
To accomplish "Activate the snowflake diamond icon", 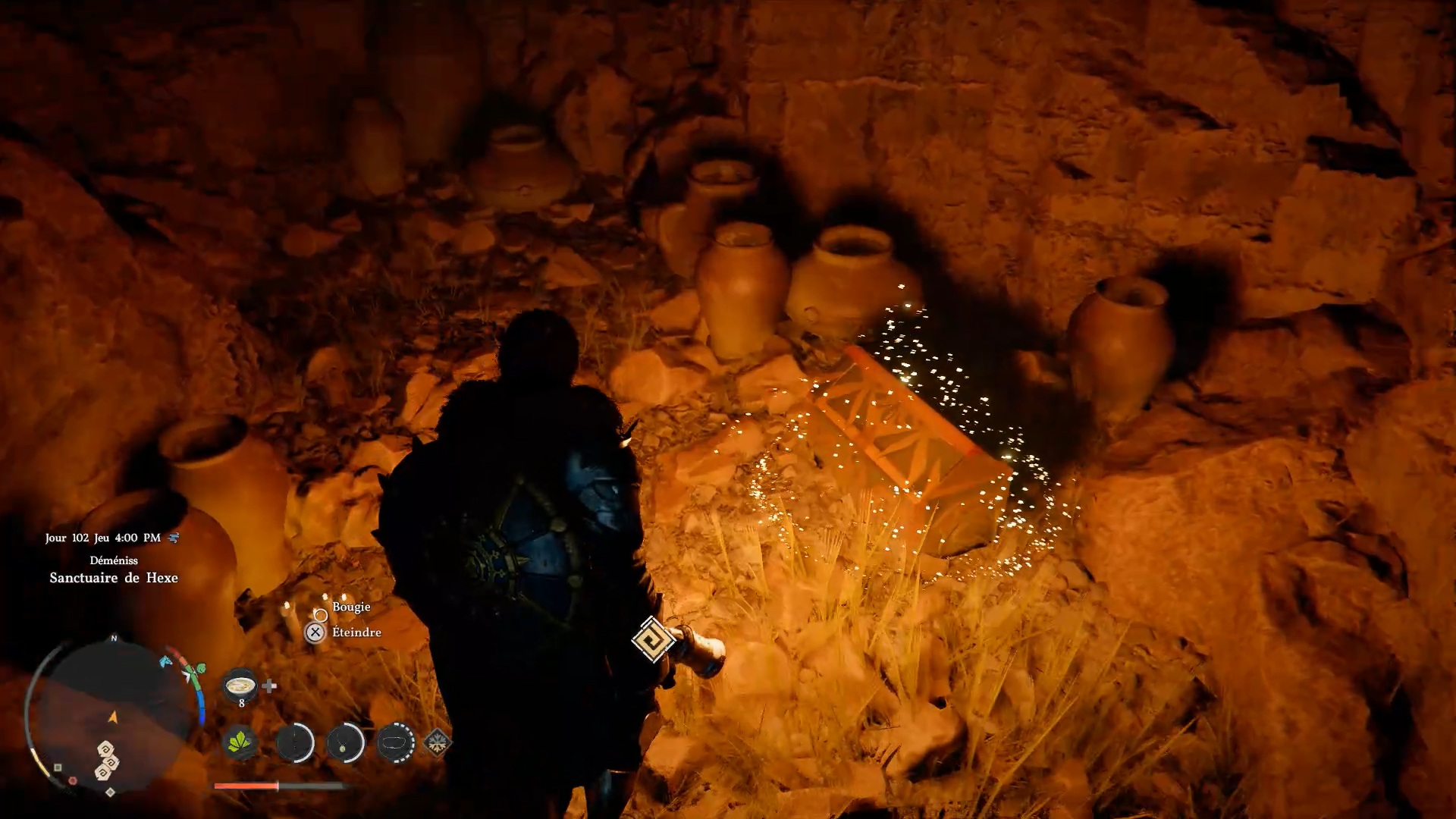I will point(438,742).
